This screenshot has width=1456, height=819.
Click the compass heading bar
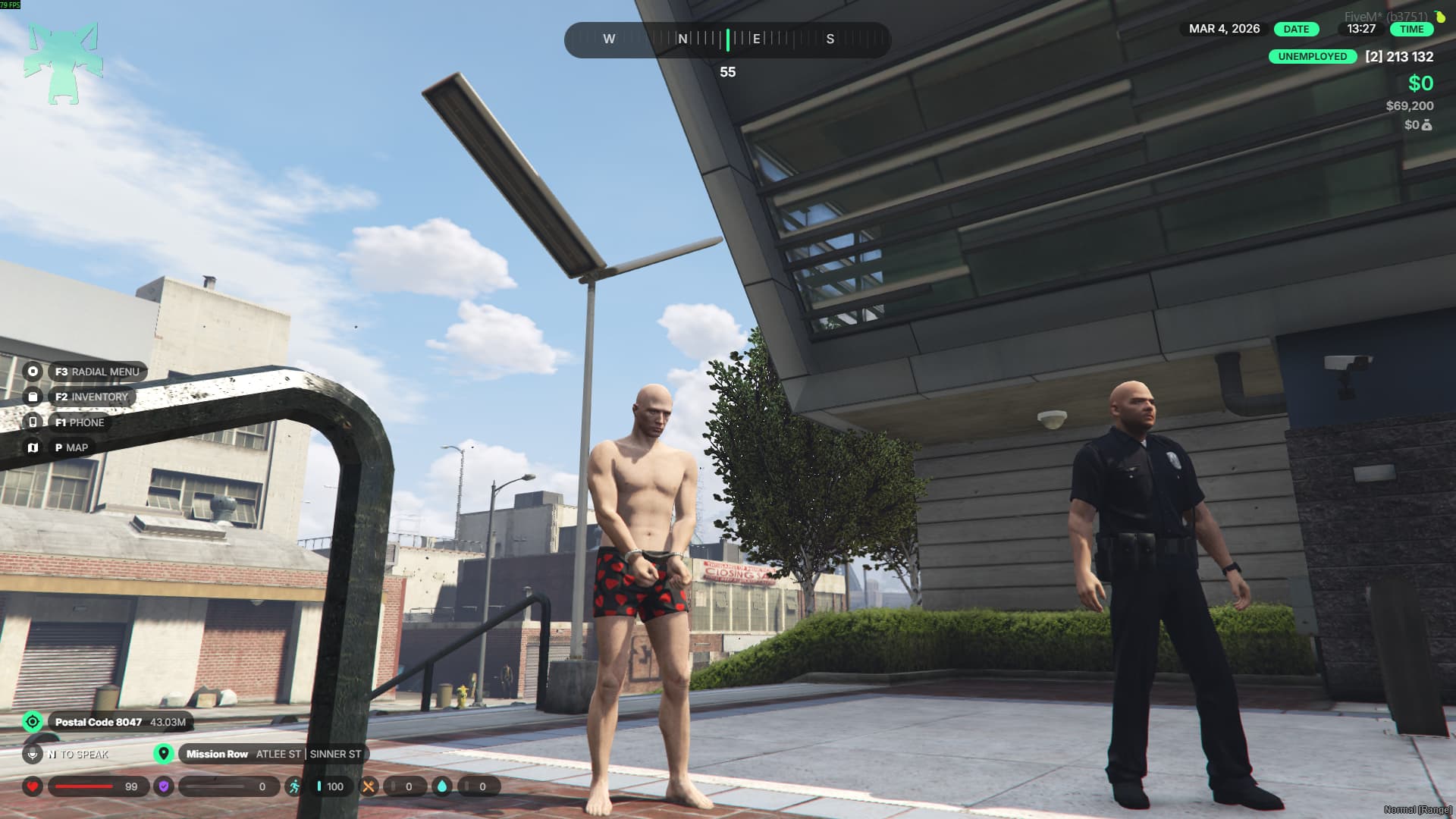coord(726,39)
